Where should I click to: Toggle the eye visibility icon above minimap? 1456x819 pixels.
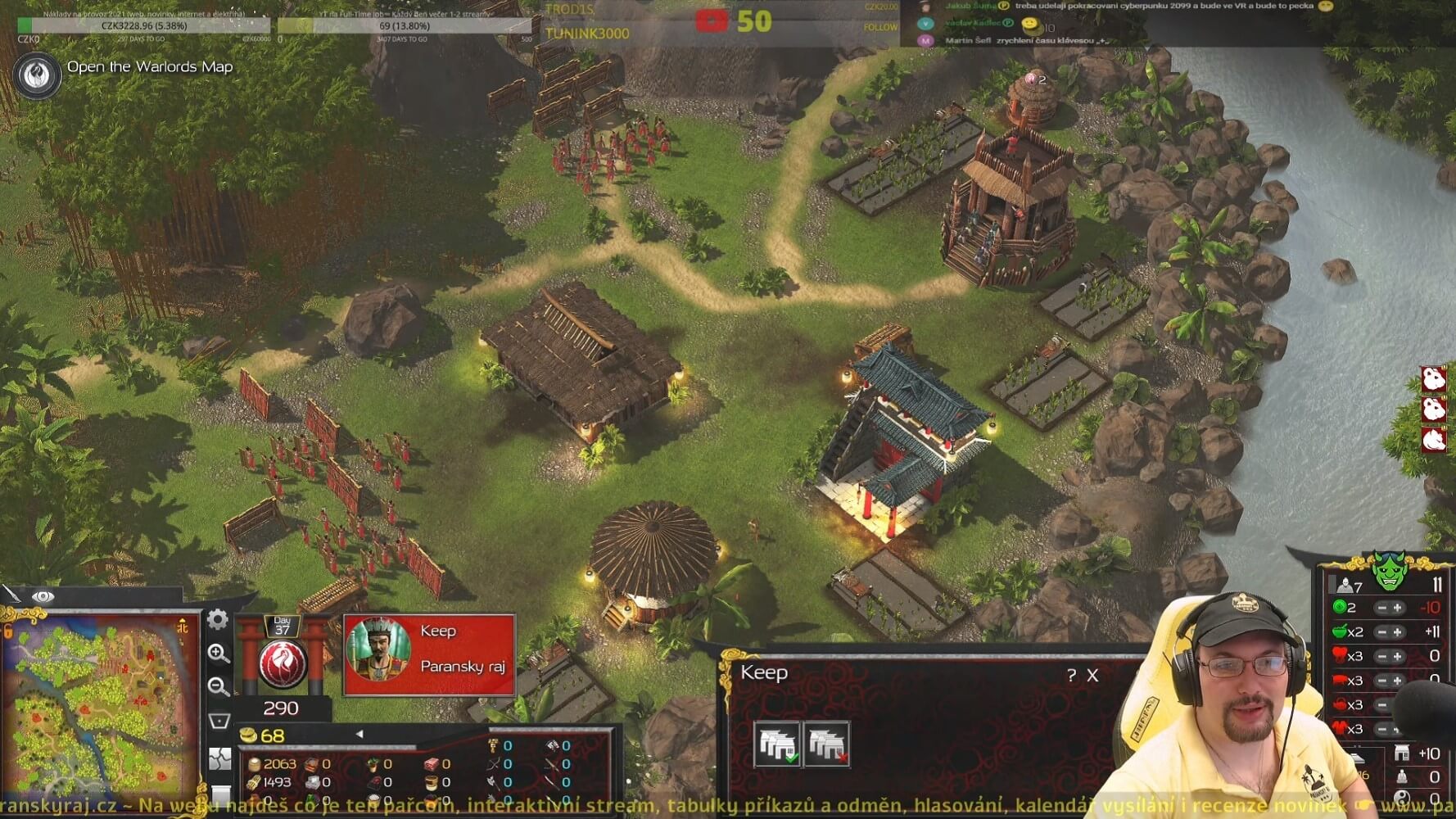click(x=43, y=596)
